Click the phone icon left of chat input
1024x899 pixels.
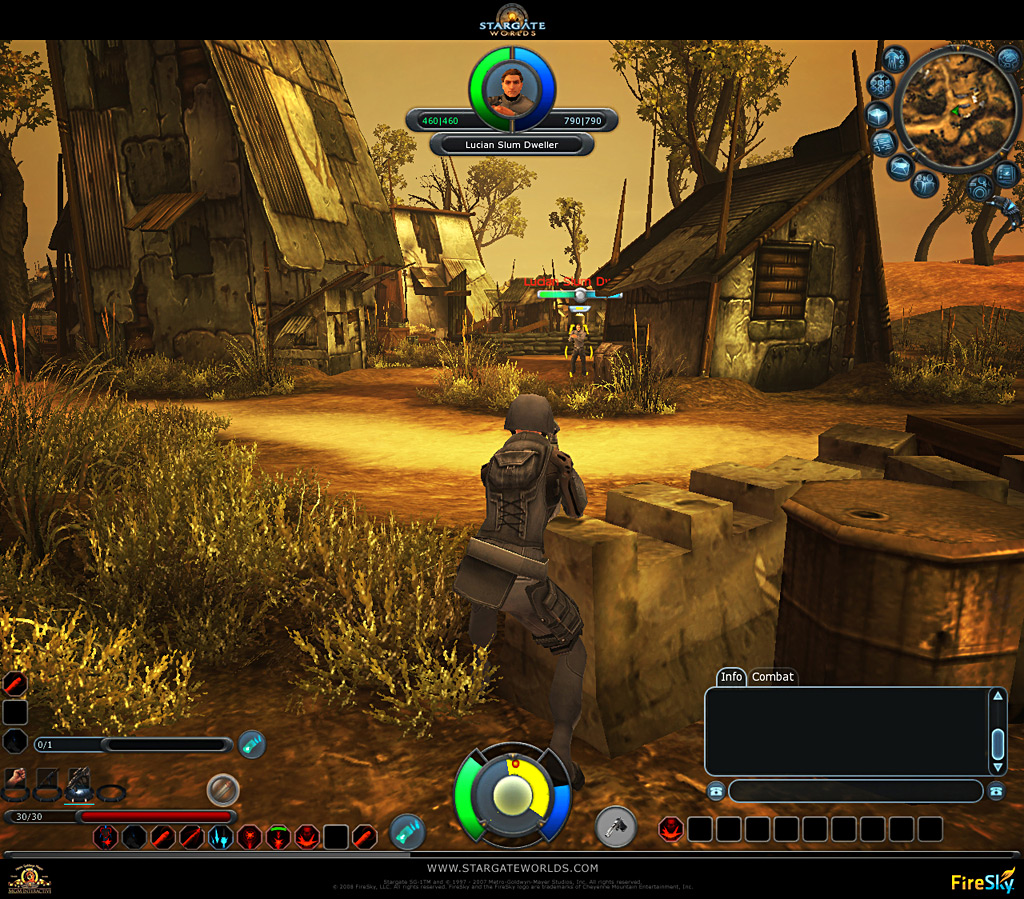click(x=716, y=791)
